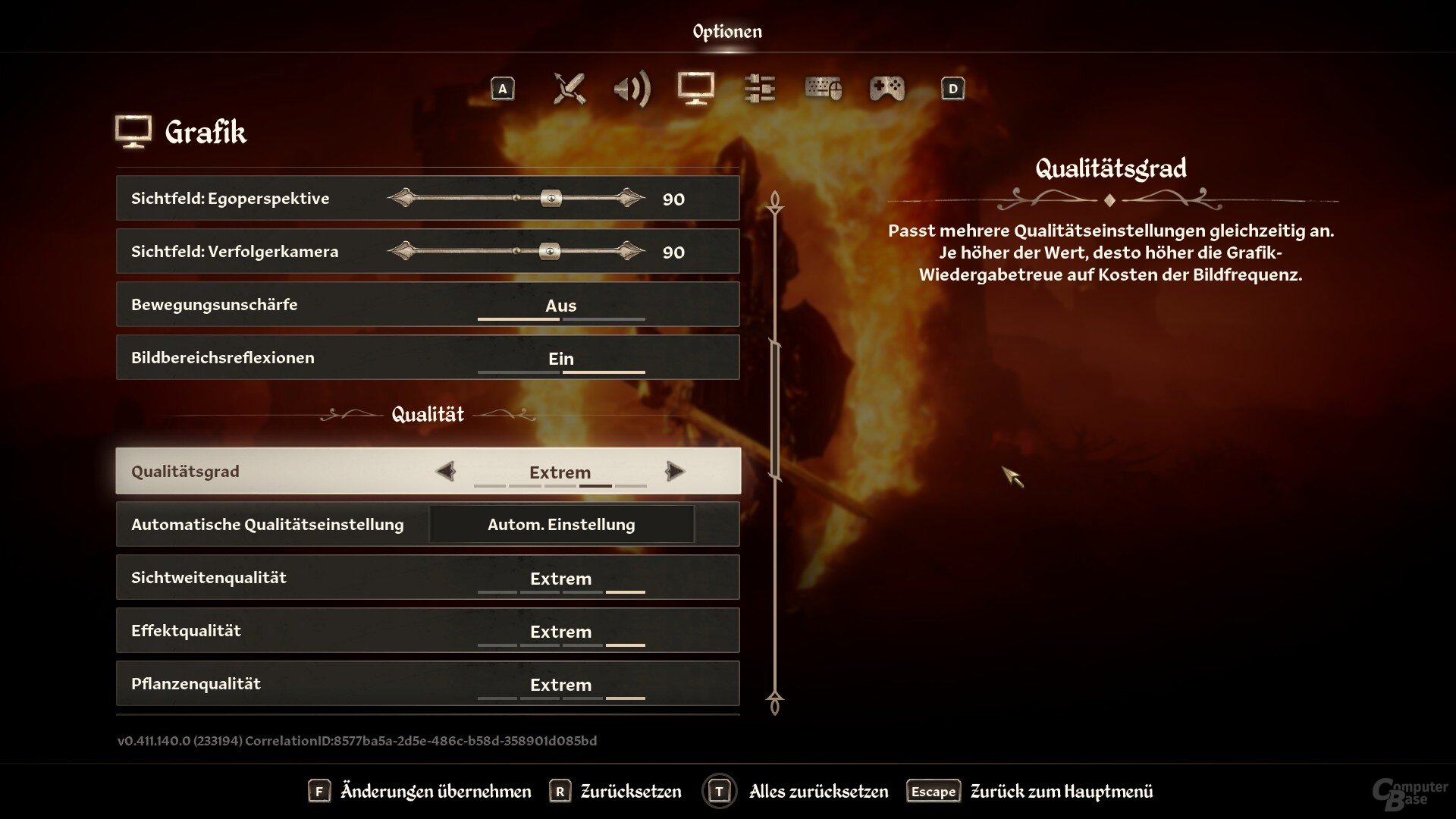Reset all settings with Alles zurücksetzen
The width and height of the screenshot is (1456, 819).
(x=818, y=790)
